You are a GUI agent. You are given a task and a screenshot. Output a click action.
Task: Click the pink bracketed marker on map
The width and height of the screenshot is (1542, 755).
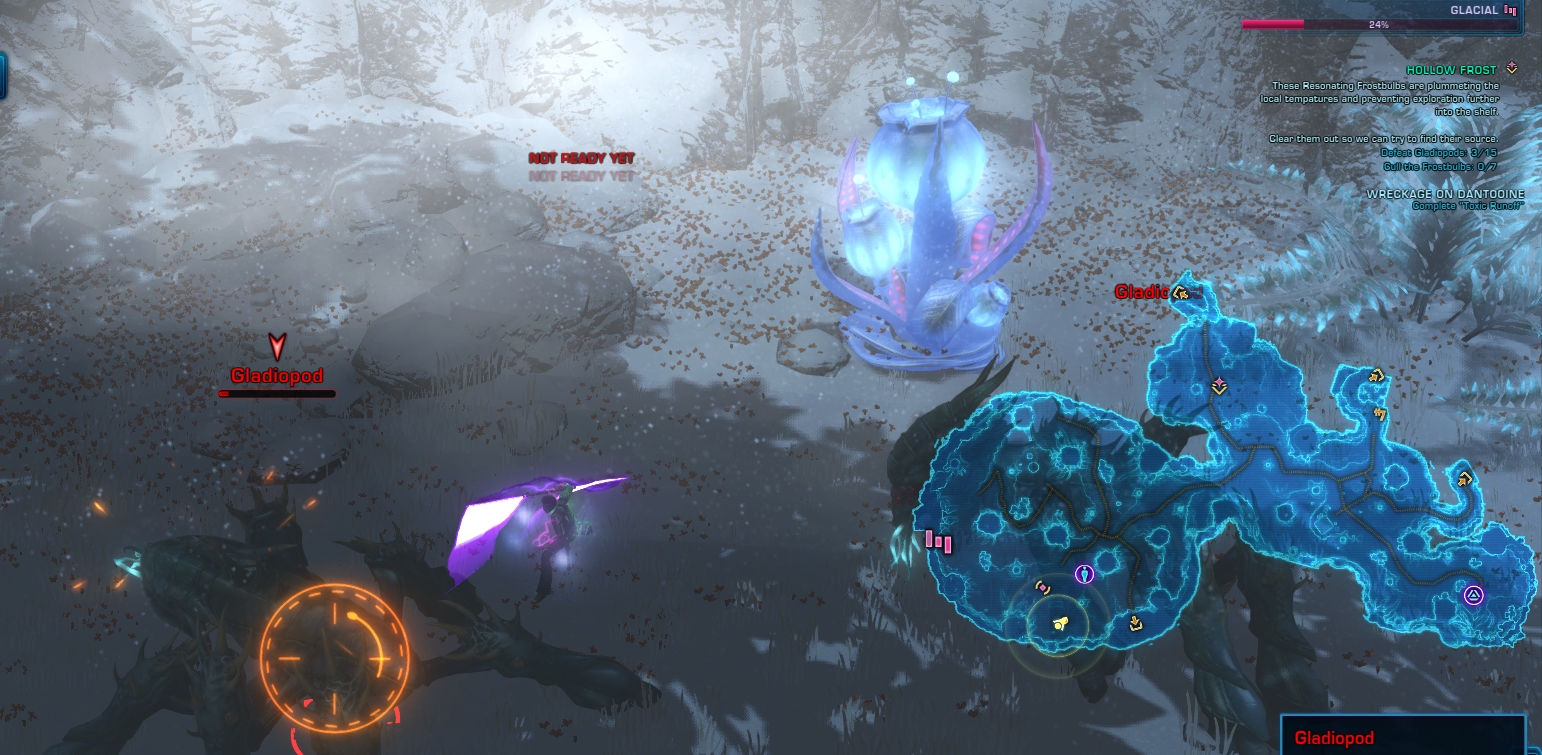pos(1042,588)
